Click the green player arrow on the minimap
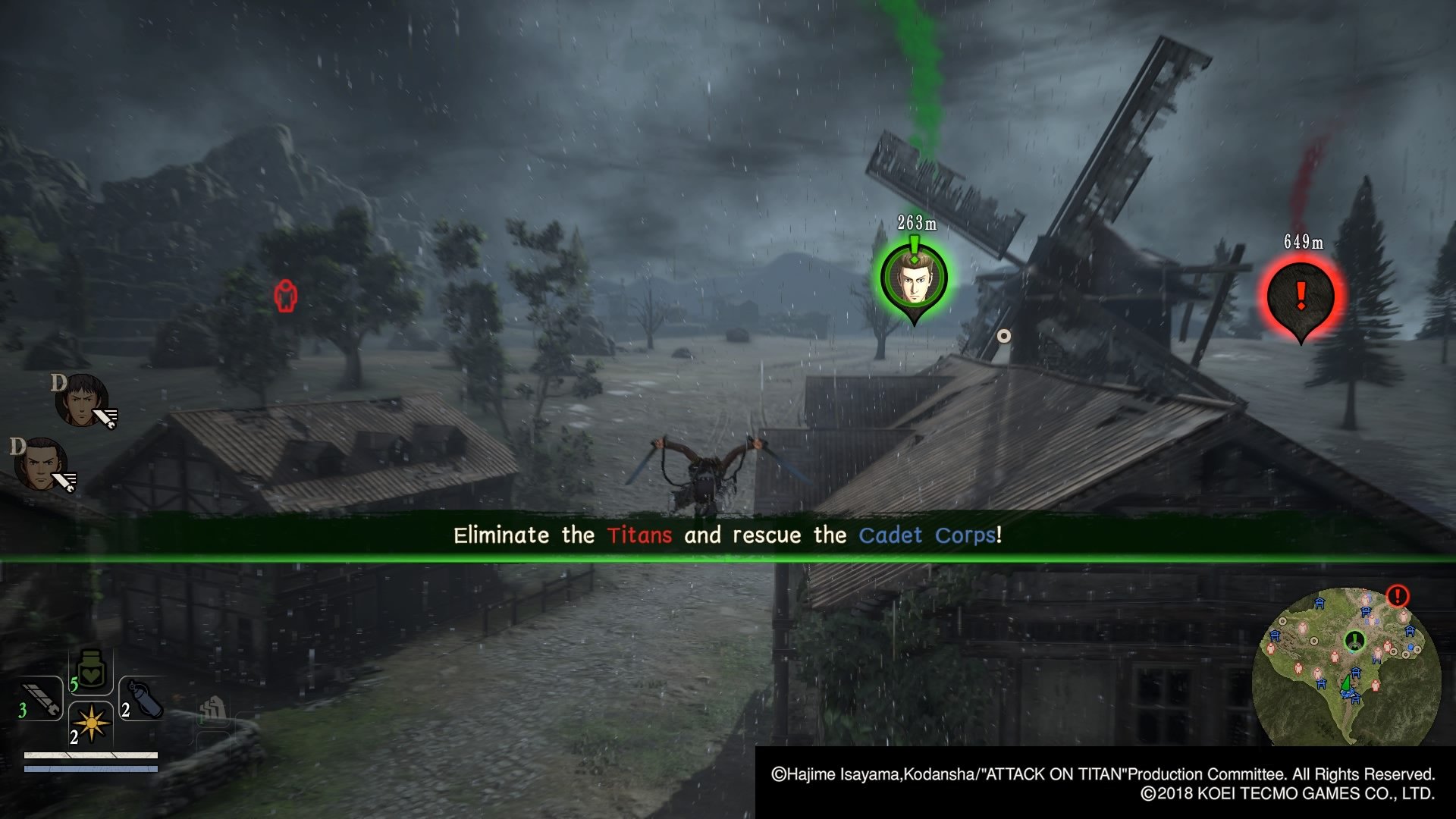 tap(1346, 683)
